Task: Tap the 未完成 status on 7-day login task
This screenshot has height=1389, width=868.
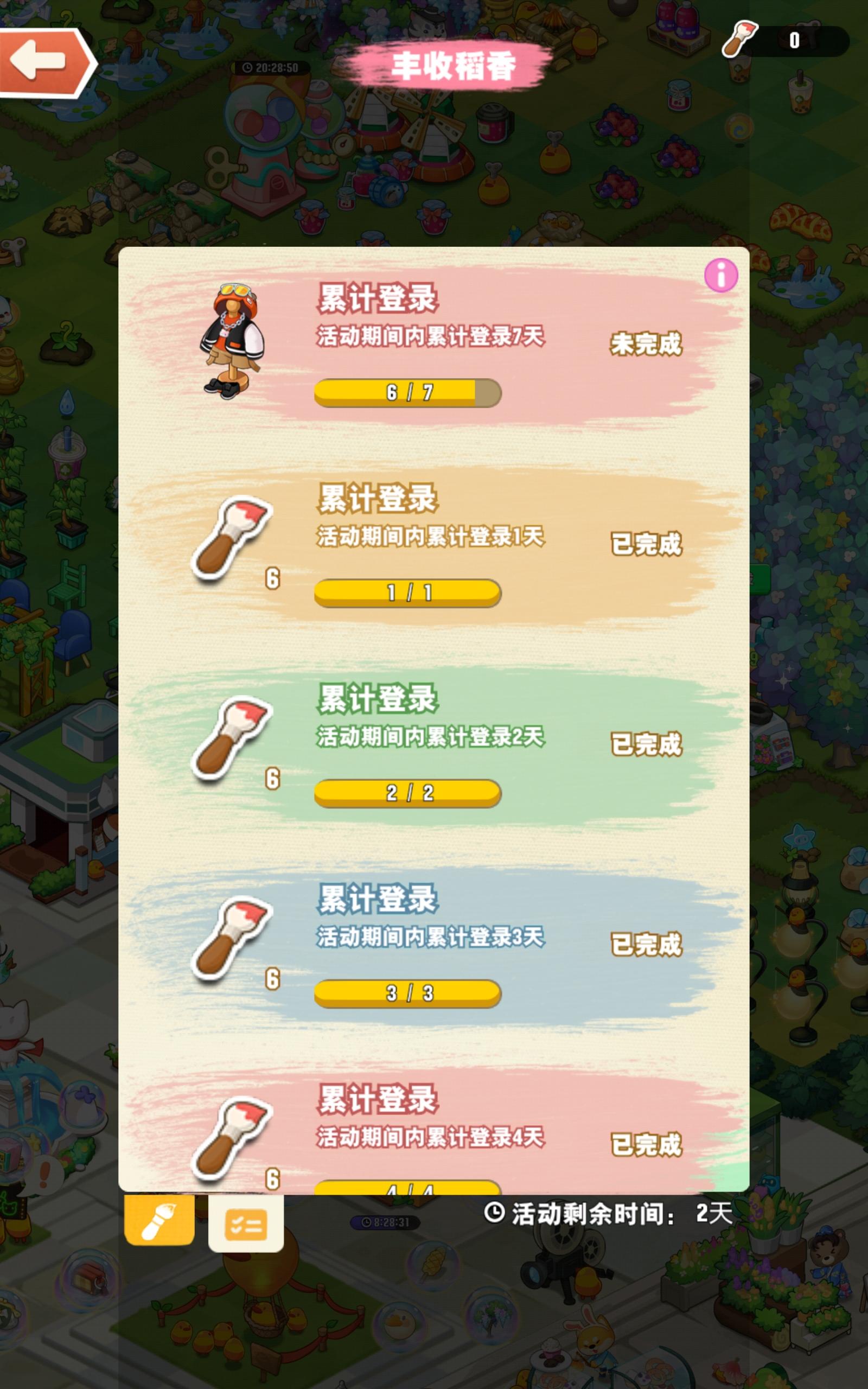Action: [647, 345]
